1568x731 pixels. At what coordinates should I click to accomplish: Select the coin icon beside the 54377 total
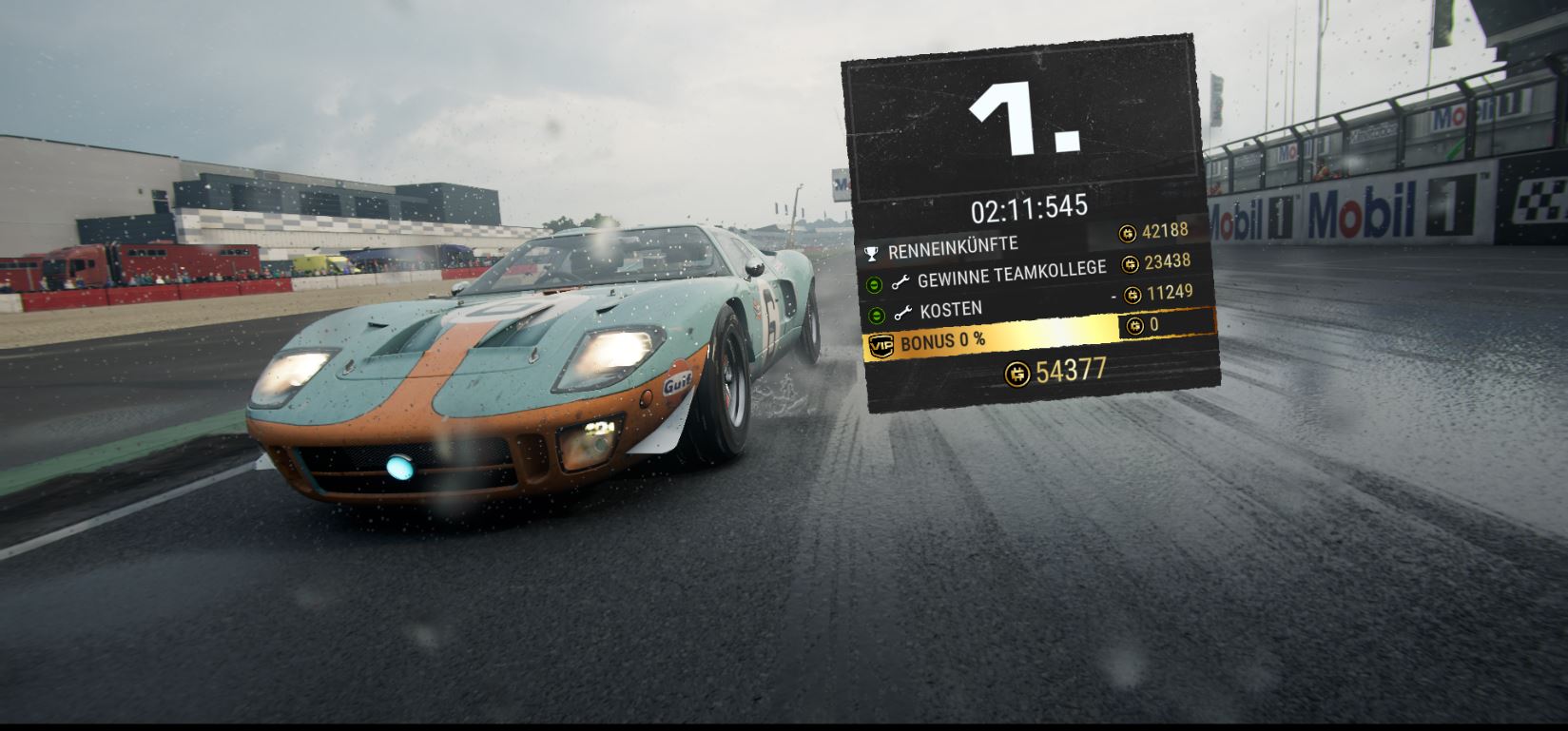(1018, 372)
